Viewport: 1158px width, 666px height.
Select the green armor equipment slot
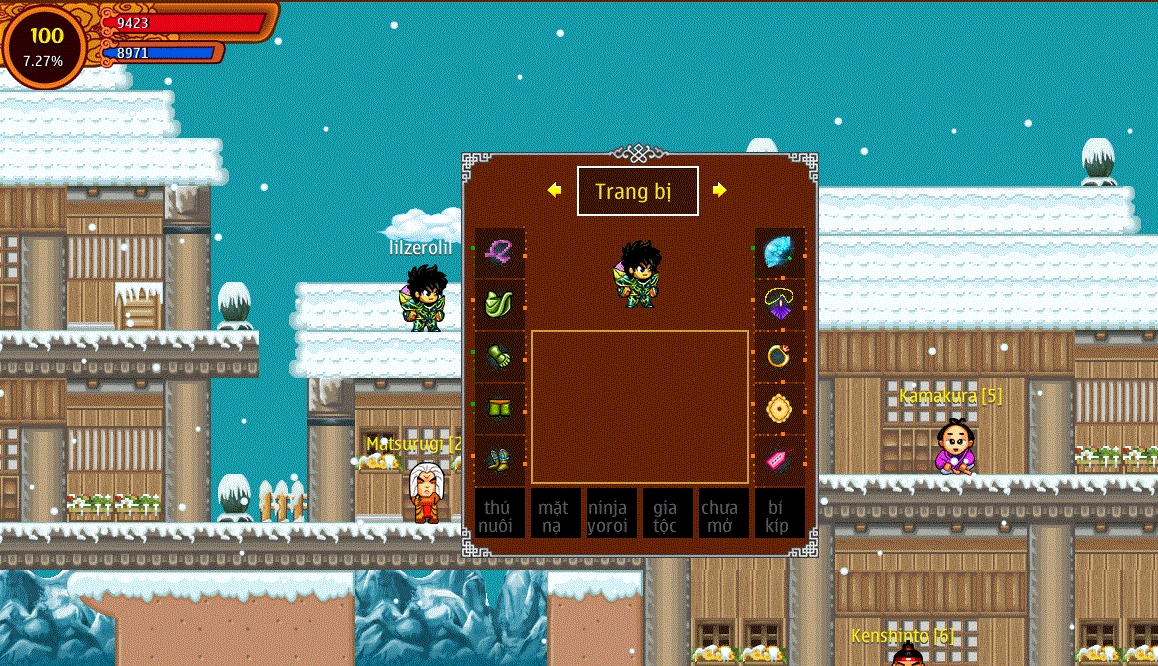tap(500, 304)
